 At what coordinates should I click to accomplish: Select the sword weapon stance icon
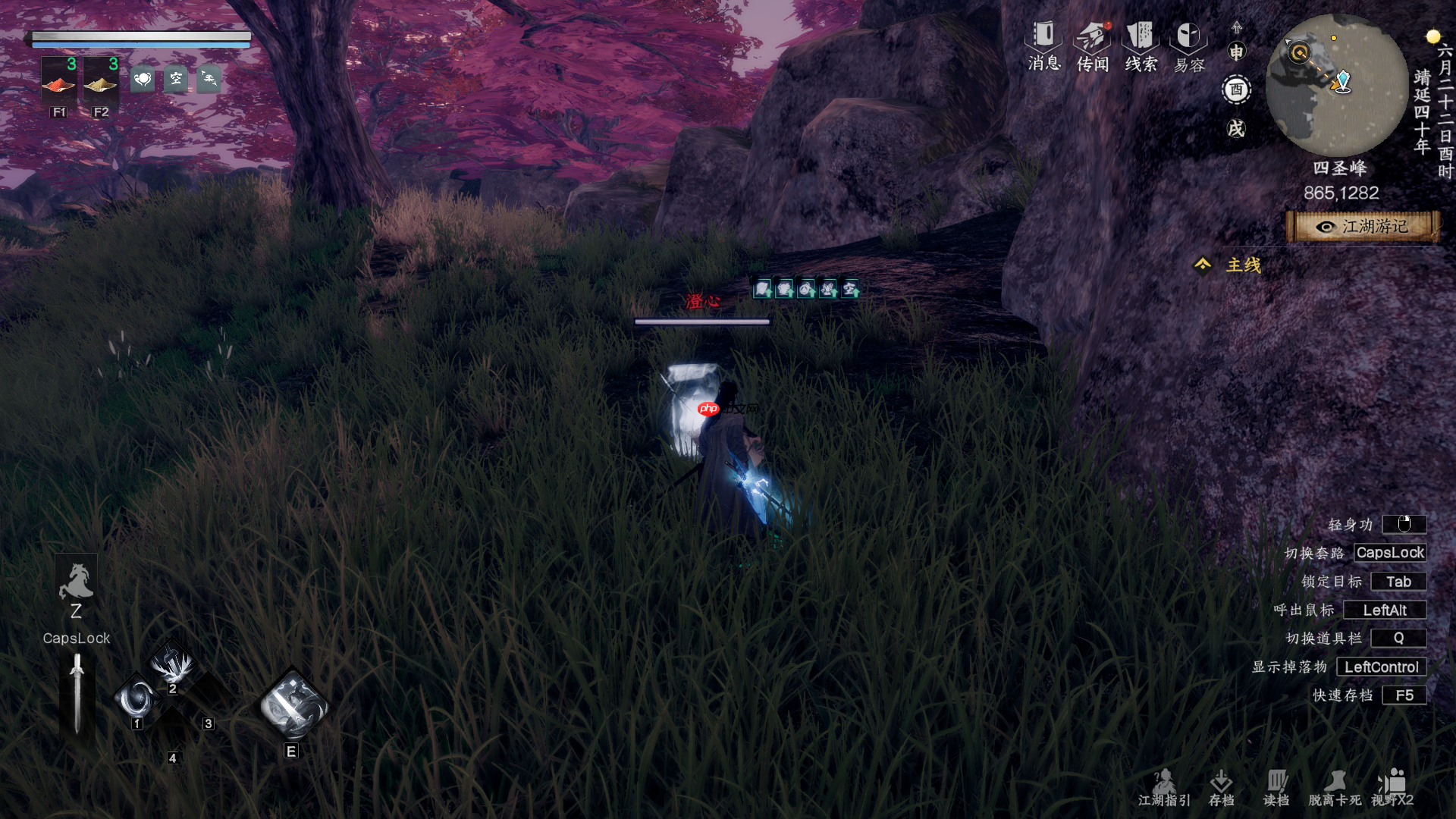[77, 694]
